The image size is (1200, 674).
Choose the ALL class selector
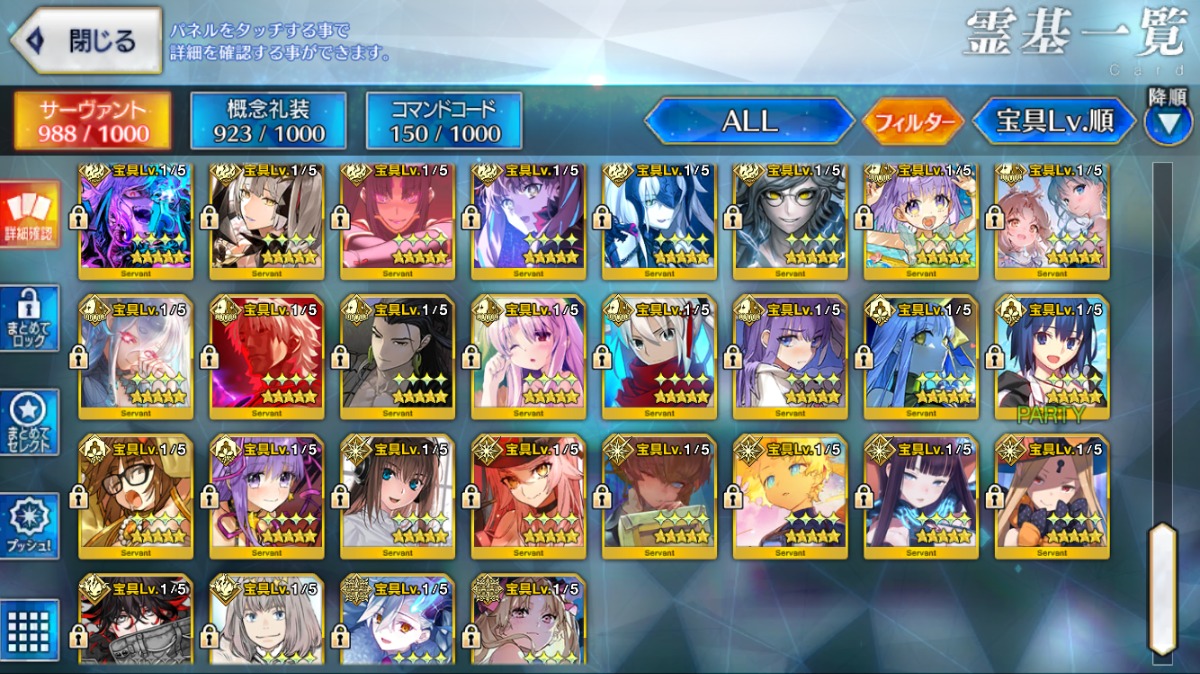tap(750, 122)
